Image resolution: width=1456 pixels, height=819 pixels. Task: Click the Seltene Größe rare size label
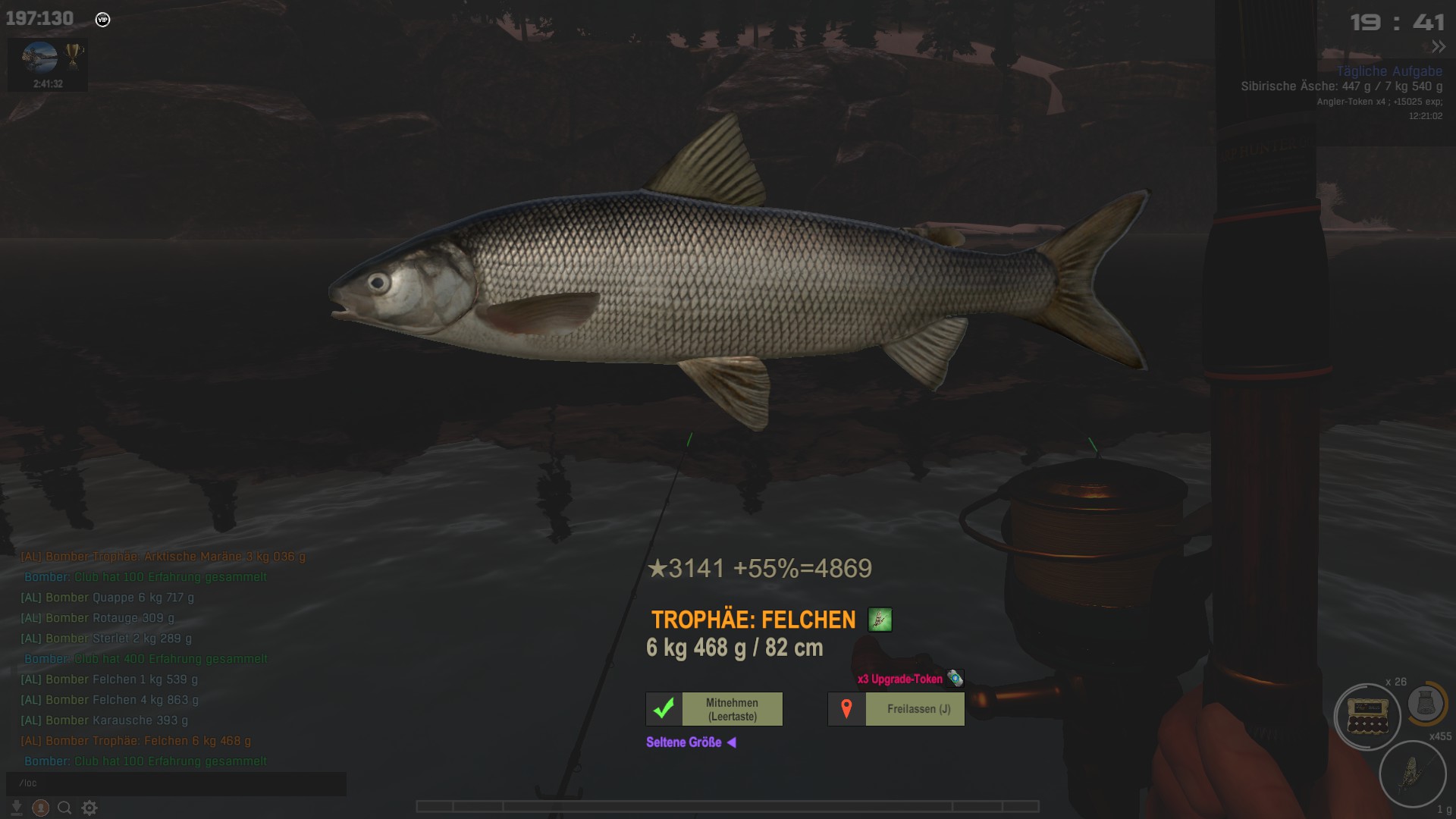(x=684, y=742)
